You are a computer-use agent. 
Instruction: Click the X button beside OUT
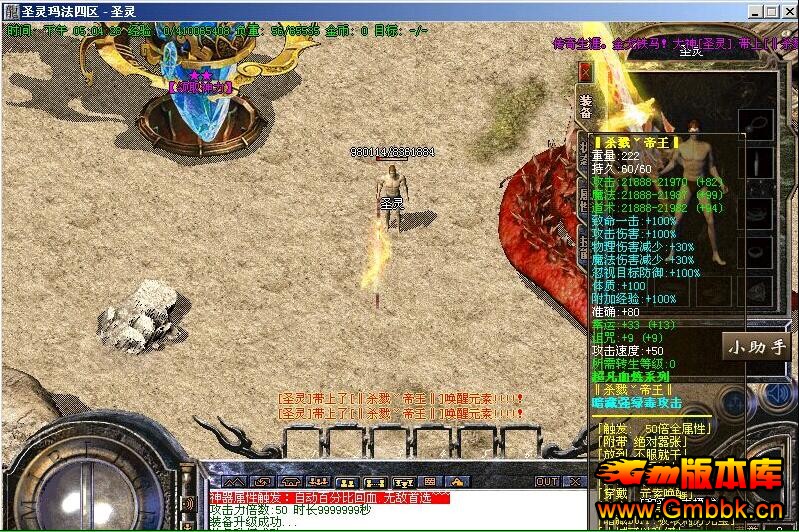tap(574, 482)
